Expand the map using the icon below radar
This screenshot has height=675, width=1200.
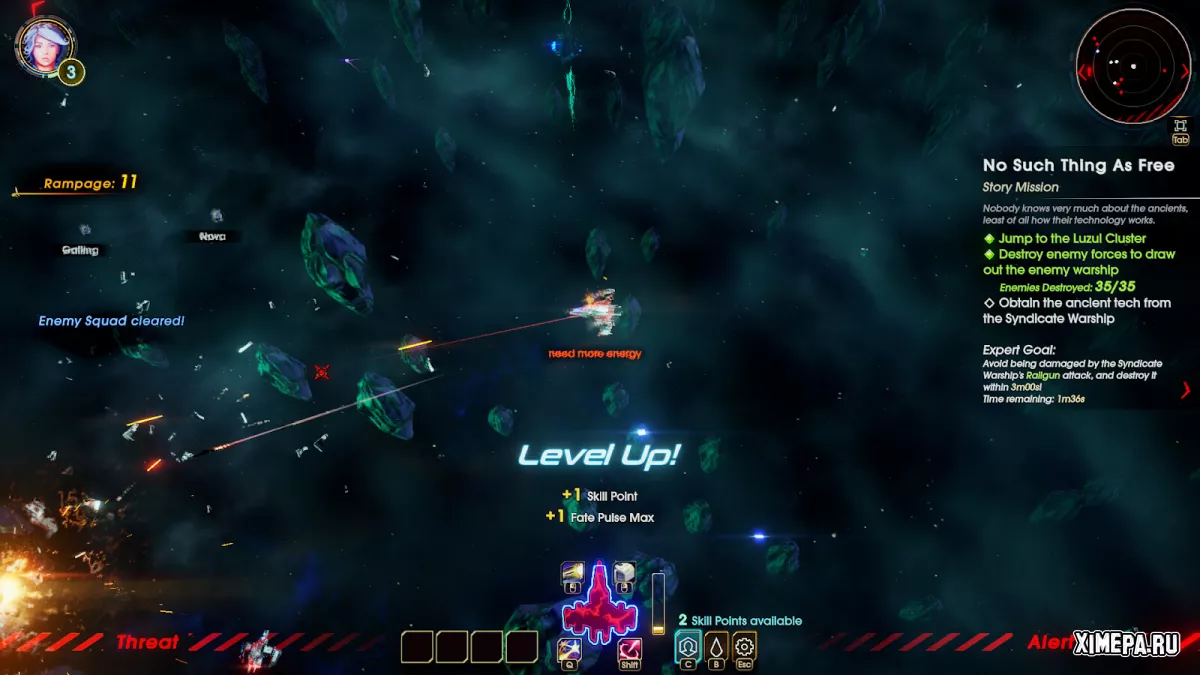click(x=1181, y=130)
